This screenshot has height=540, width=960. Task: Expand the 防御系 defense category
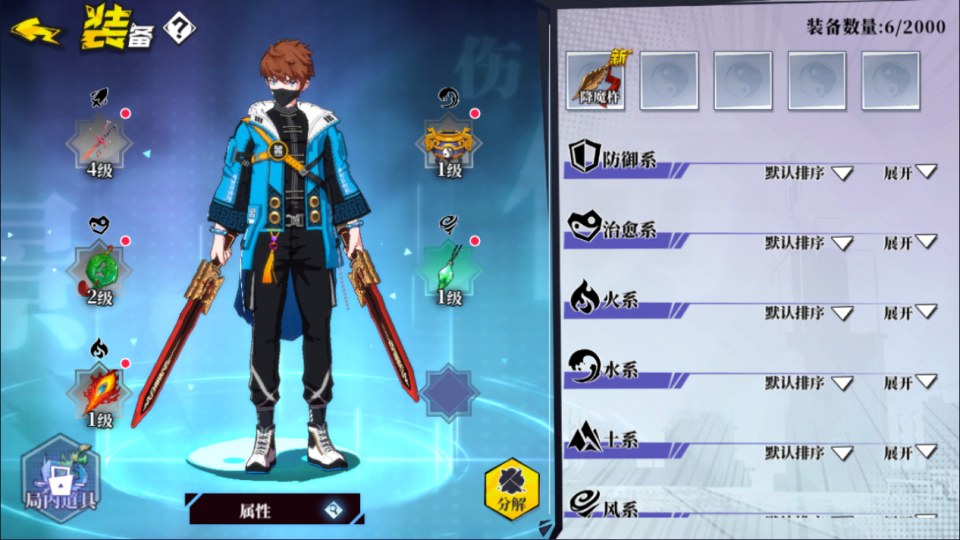911,172
